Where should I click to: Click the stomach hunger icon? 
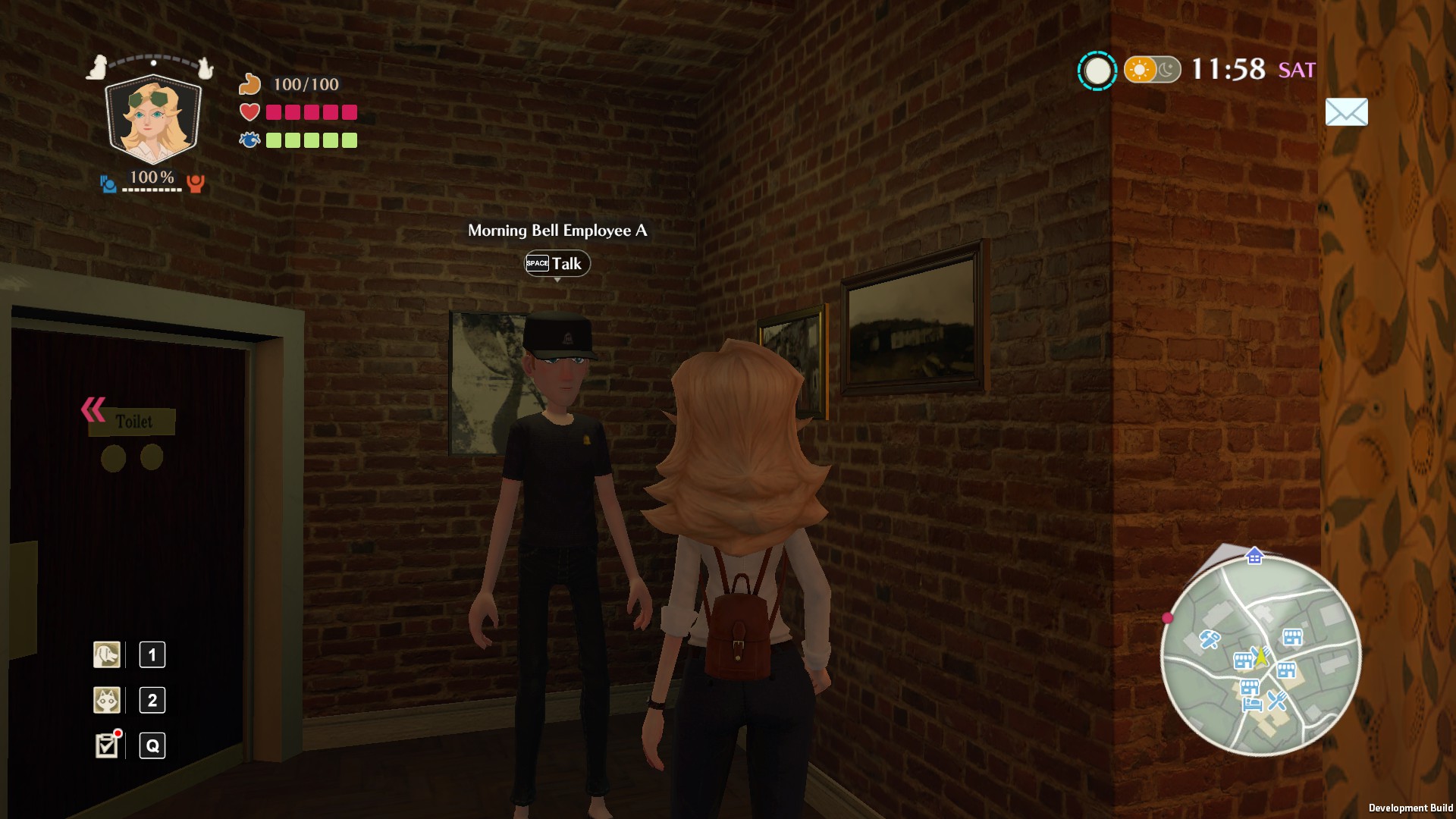[x=251, y=83]
